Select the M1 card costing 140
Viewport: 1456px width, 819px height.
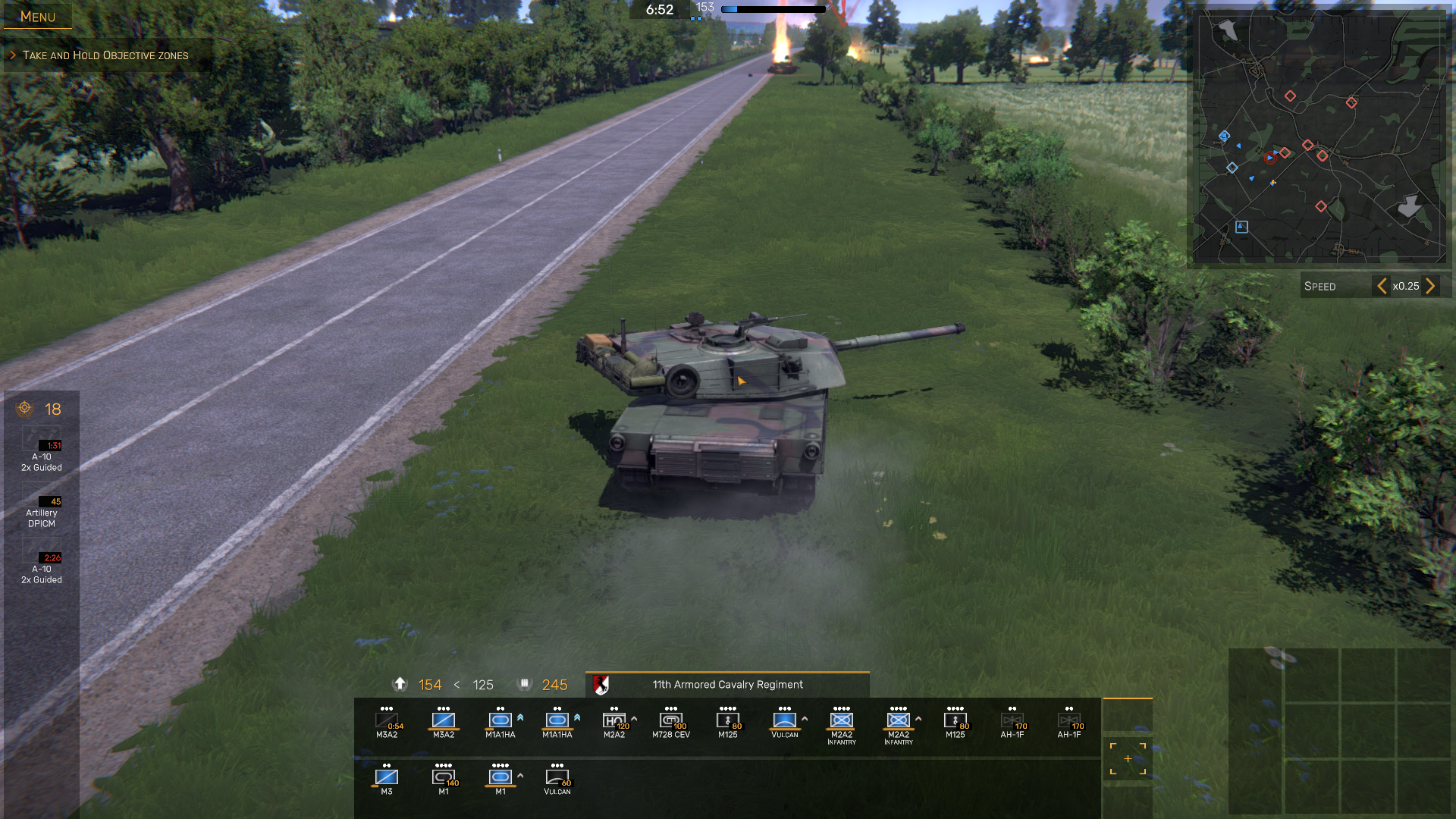coord(444,780)
